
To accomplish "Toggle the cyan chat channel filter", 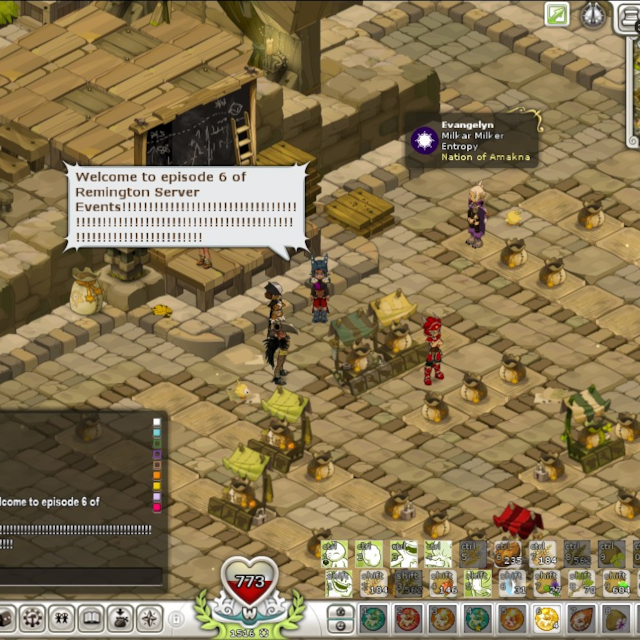I will tap(156, 434).
